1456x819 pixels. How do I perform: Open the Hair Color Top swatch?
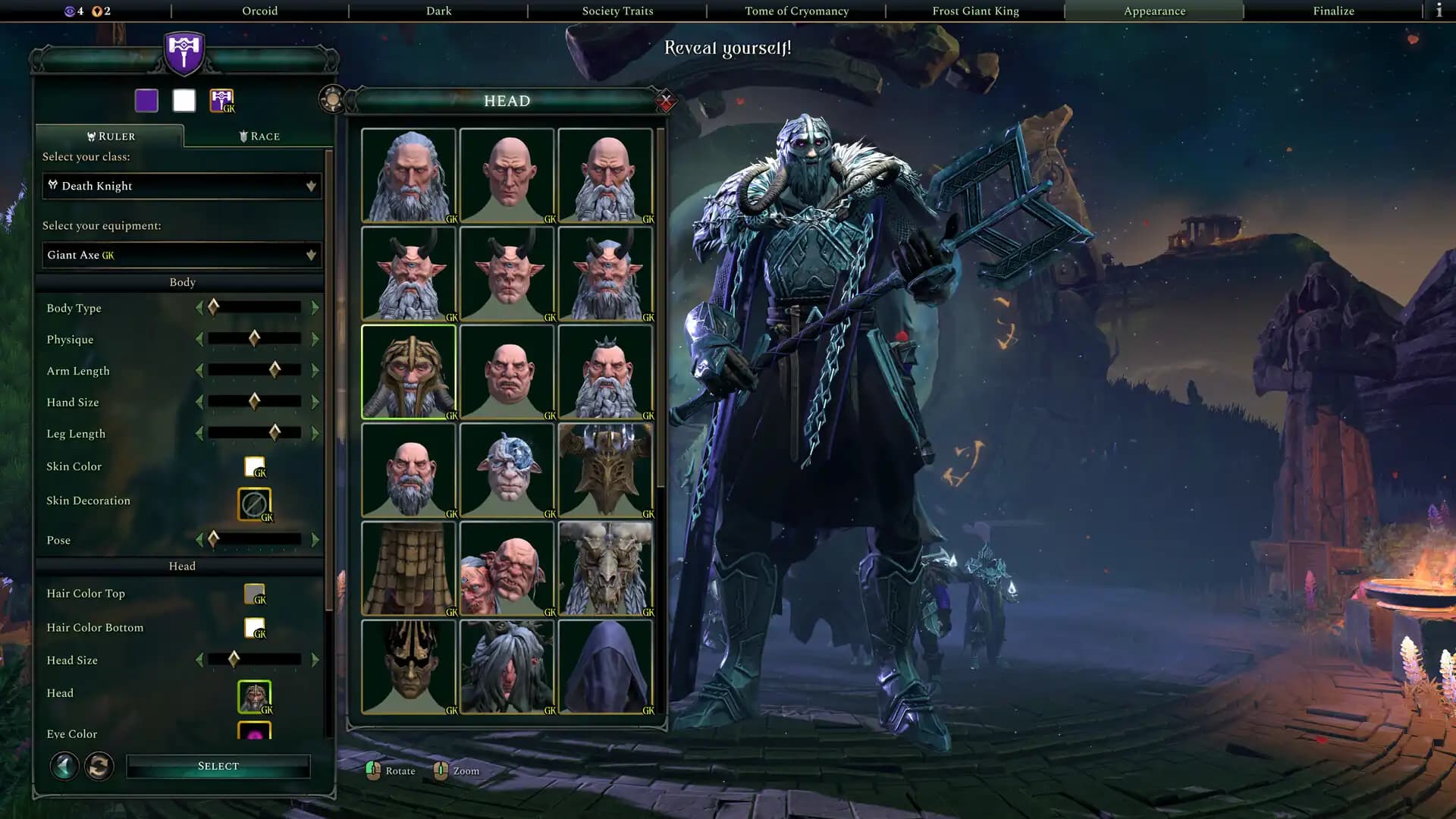(x=254, y=592)
